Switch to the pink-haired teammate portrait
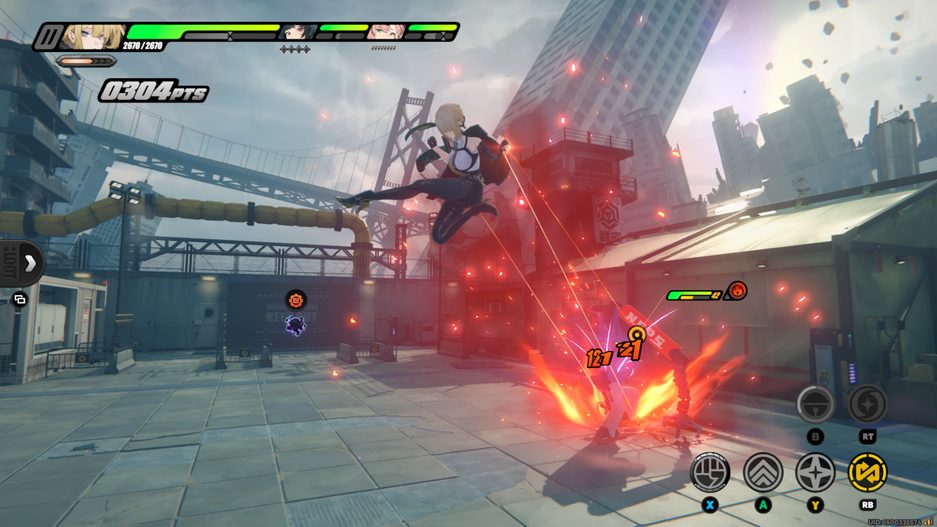The width and height of the screenshot is (937, 527). coord(385,33)
